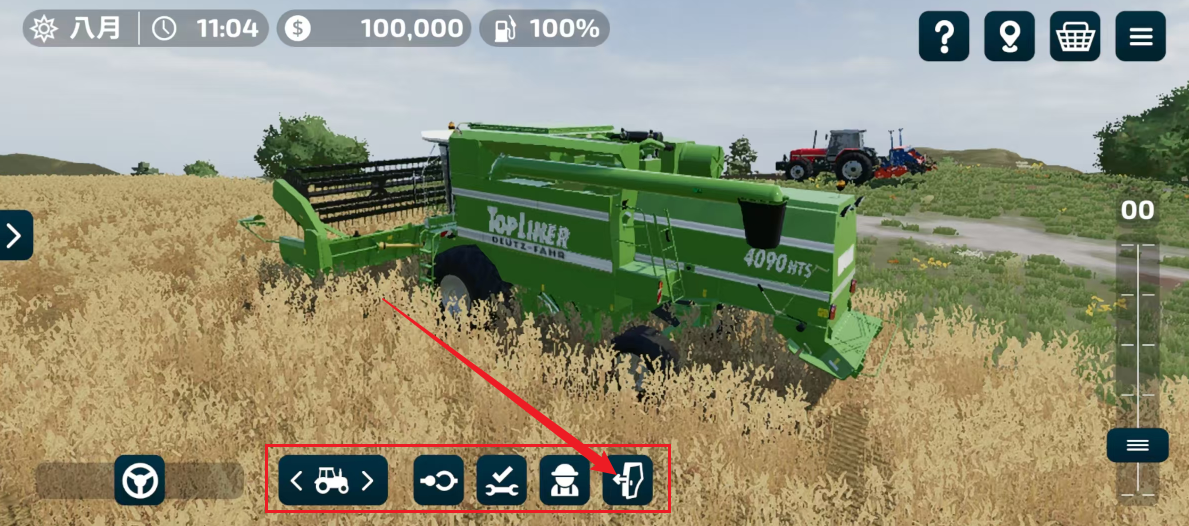
Task: Expand the left side panel arrow
Action: pos(15,236)
